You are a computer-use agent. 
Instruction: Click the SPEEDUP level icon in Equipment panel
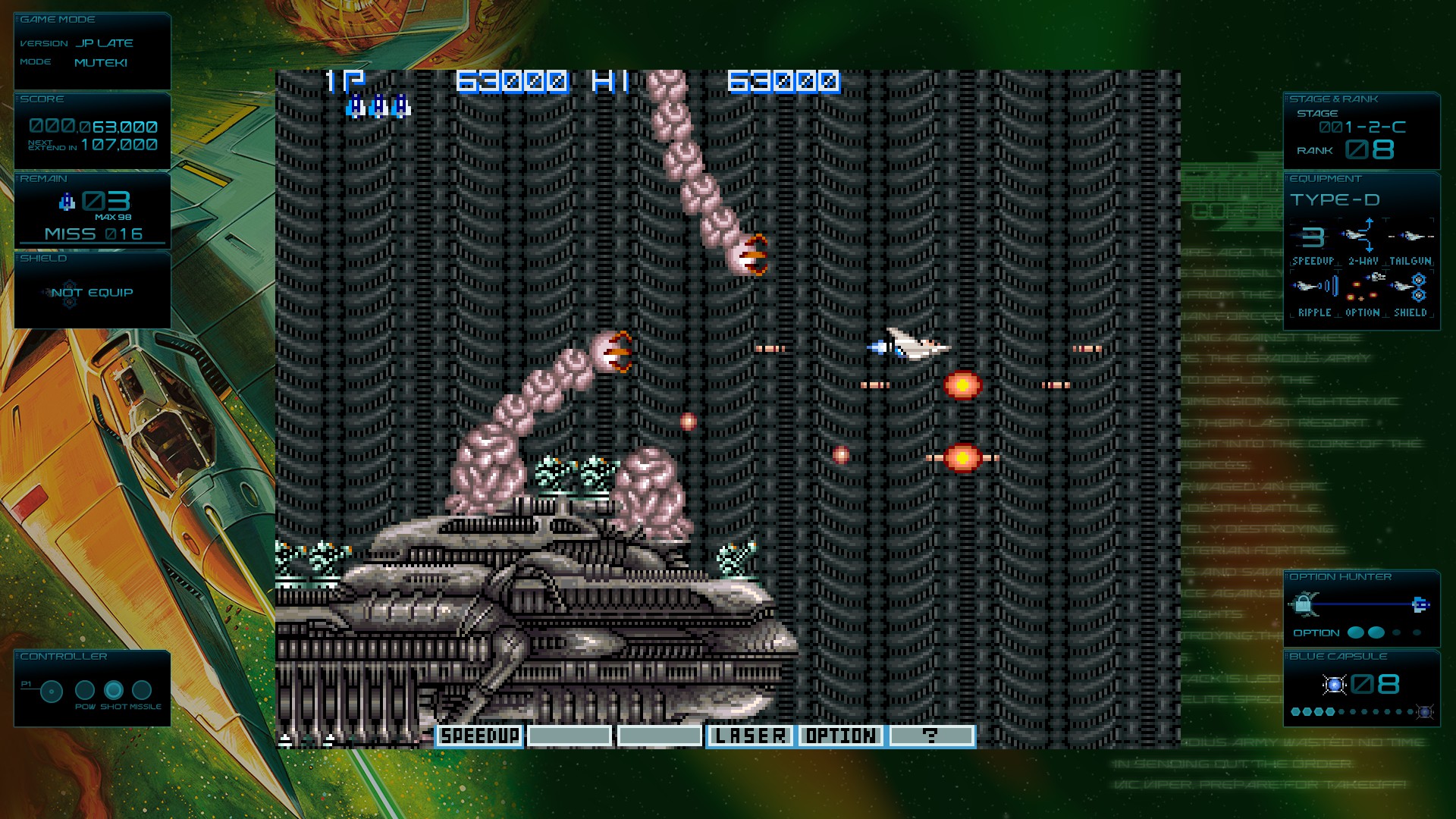pos(1313,237)
